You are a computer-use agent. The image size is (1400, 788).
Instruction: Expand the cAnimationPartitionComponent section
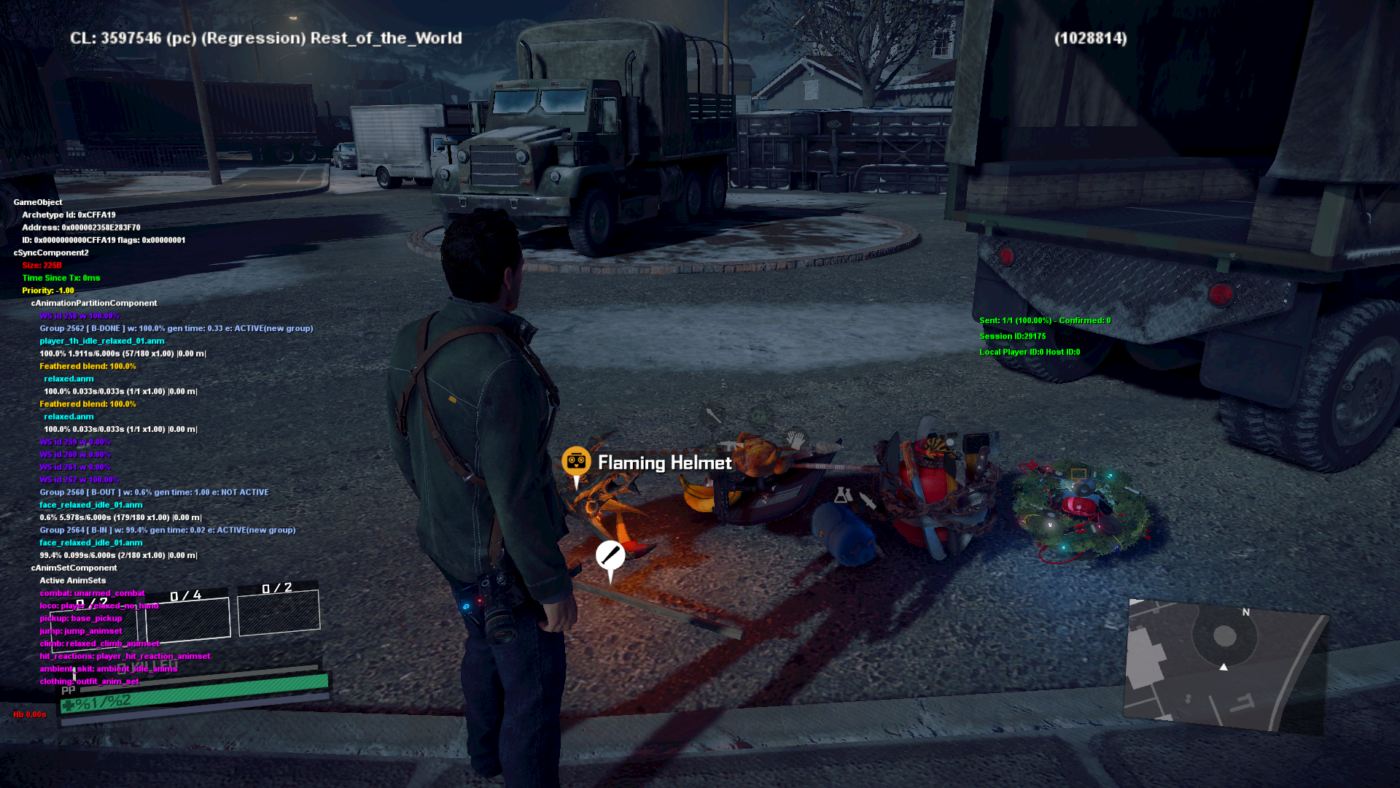pyautogui.click(x=96, y=301)
